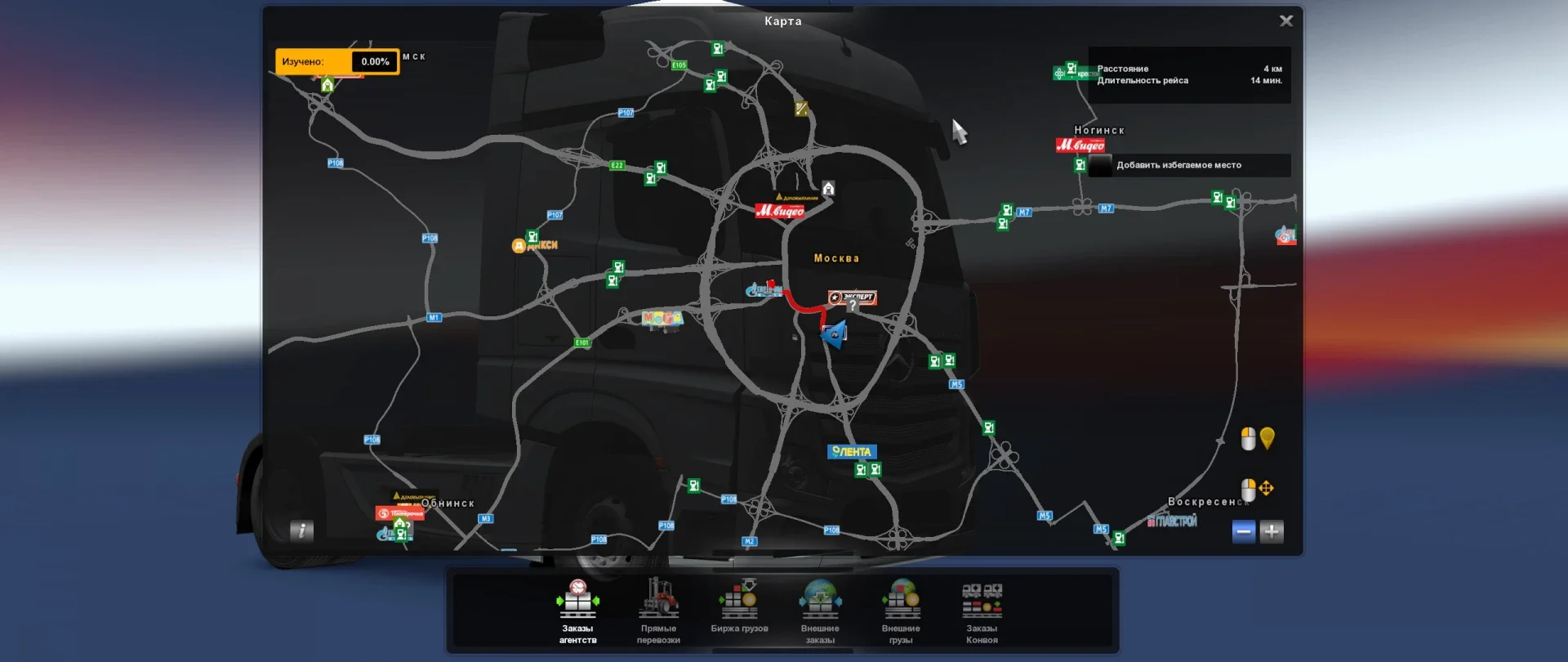
Task: Click the МЕГА depot logo on the map
Action: tap(663, 319)
